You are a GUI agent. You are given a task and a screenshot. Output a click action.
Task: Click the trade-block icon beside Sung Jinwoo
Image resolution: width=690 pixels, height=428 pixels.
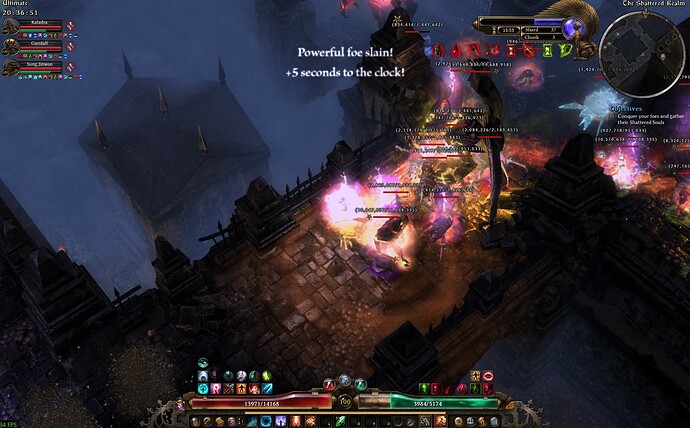tap(71, 67)
